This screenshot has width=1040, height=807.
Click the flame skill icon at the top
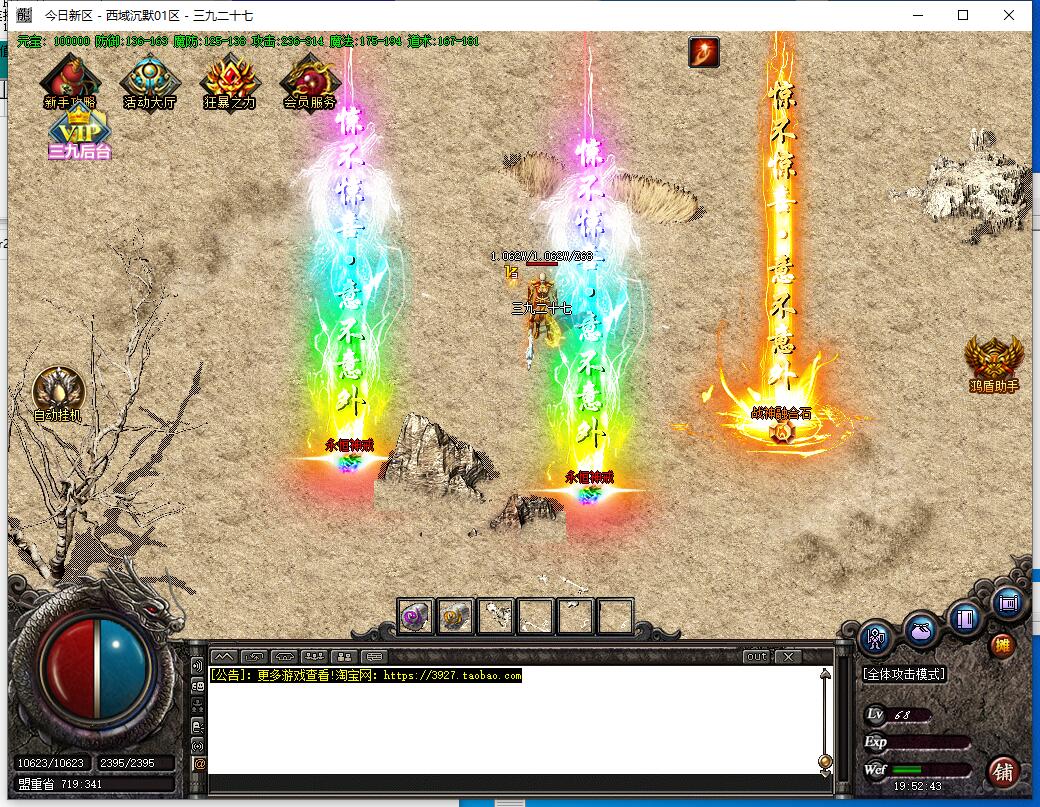pyautogui.click(x=704, y=52)
